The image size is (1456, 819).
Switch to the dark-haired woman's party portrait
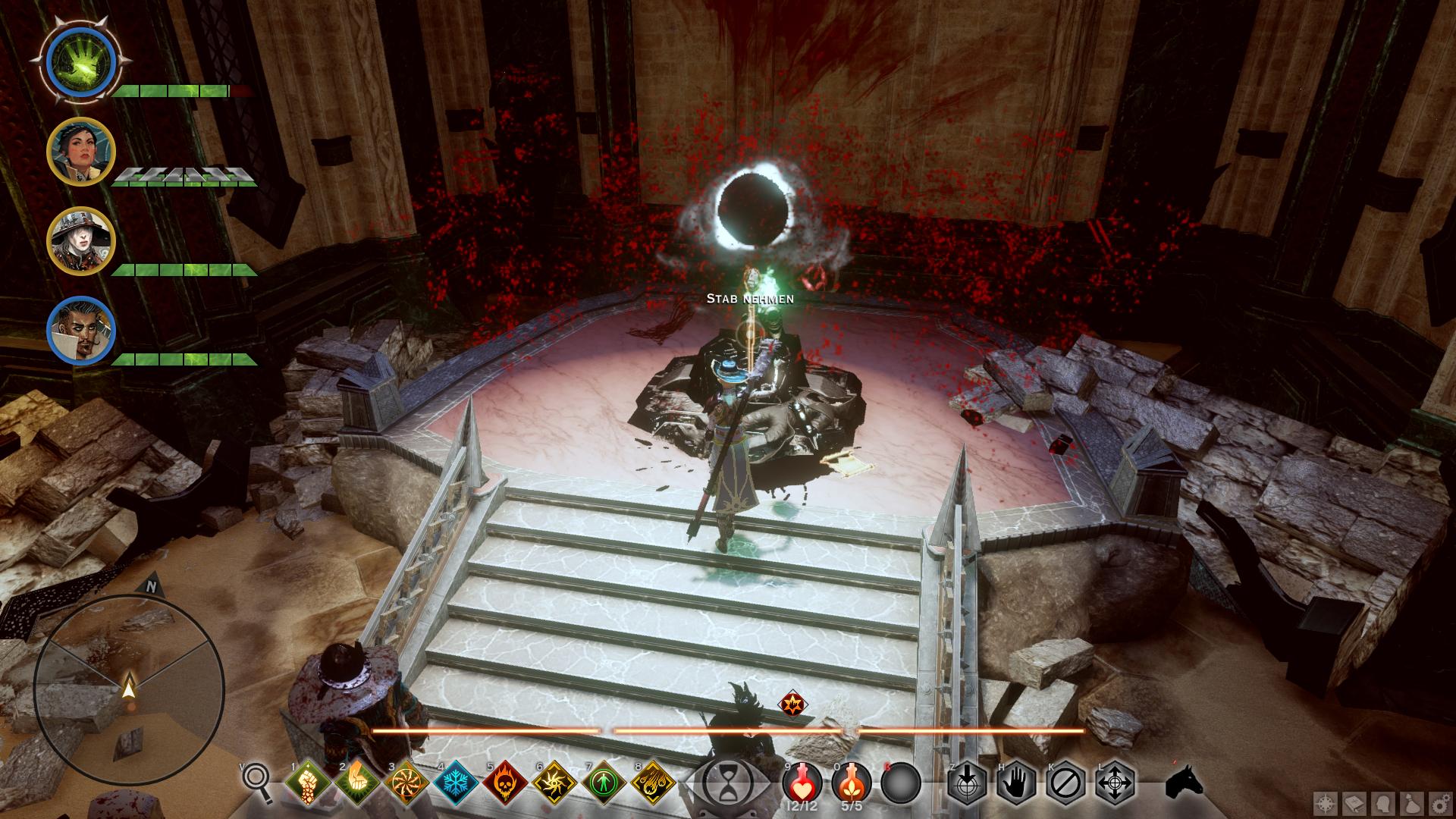pyautogui.click(x=81, y=152)
